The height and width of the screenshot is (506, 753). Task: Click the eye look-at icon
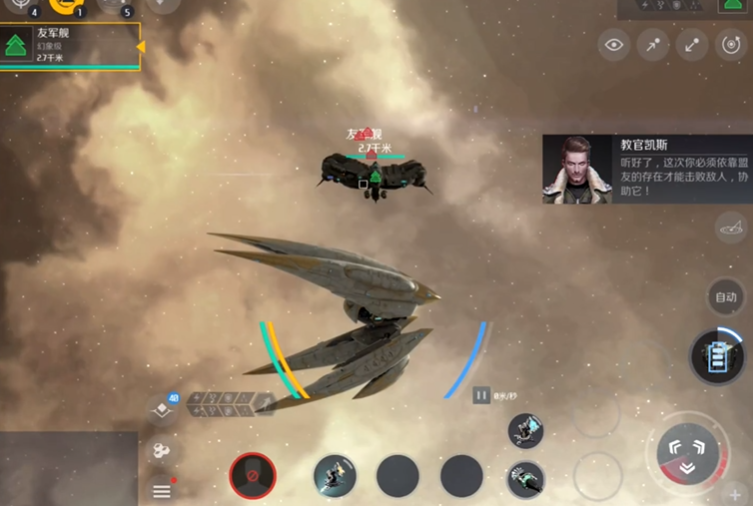[614, 44]
